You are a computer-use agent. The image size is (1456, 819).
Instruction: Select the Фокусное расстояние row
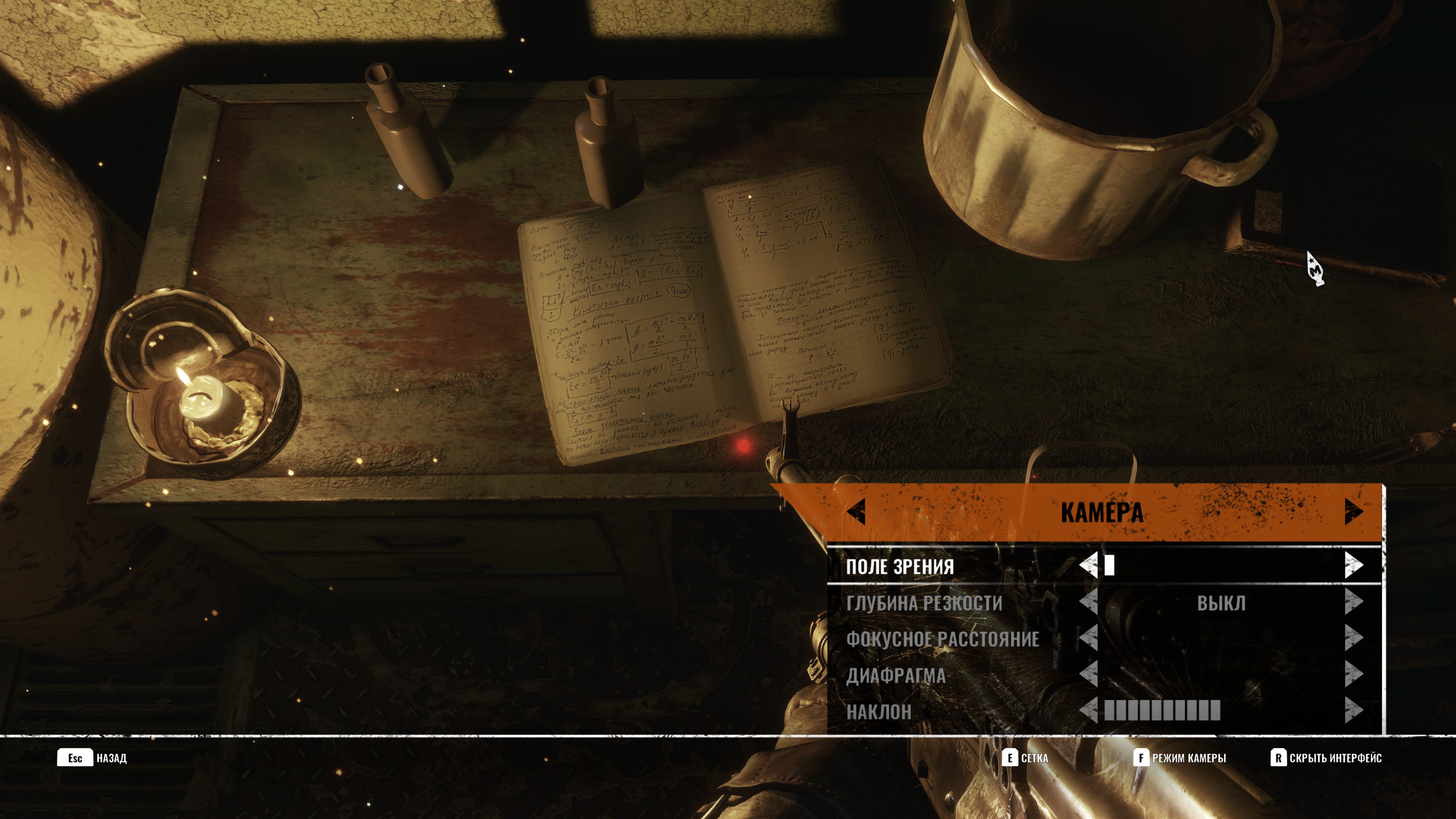click(x=942, y=639)
